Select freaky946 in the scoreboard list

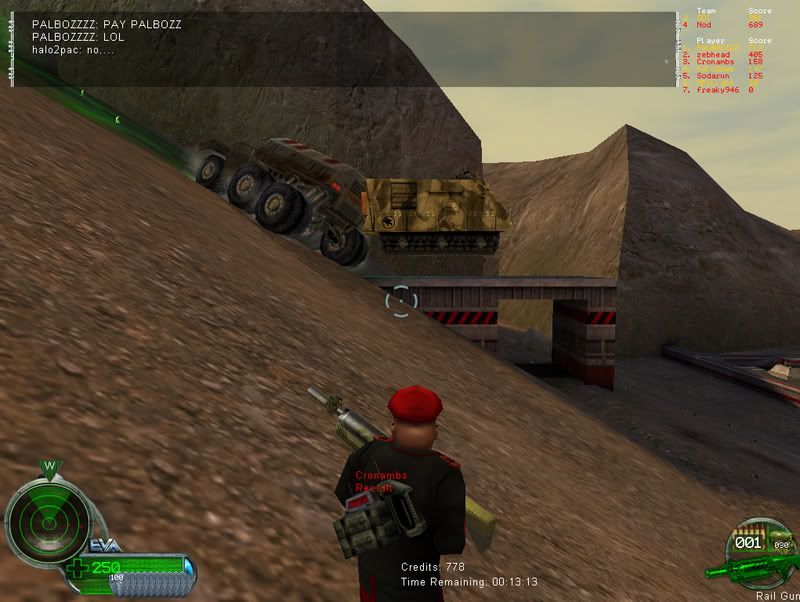pyautogui.click(x=718, y=90)
